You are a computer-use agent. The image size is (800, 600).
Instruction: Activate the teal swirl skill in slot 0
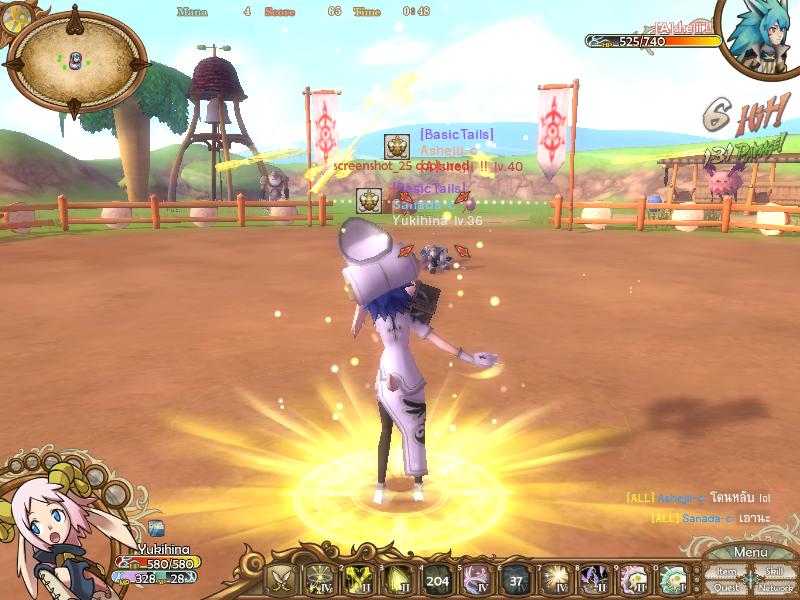[672, 579]
